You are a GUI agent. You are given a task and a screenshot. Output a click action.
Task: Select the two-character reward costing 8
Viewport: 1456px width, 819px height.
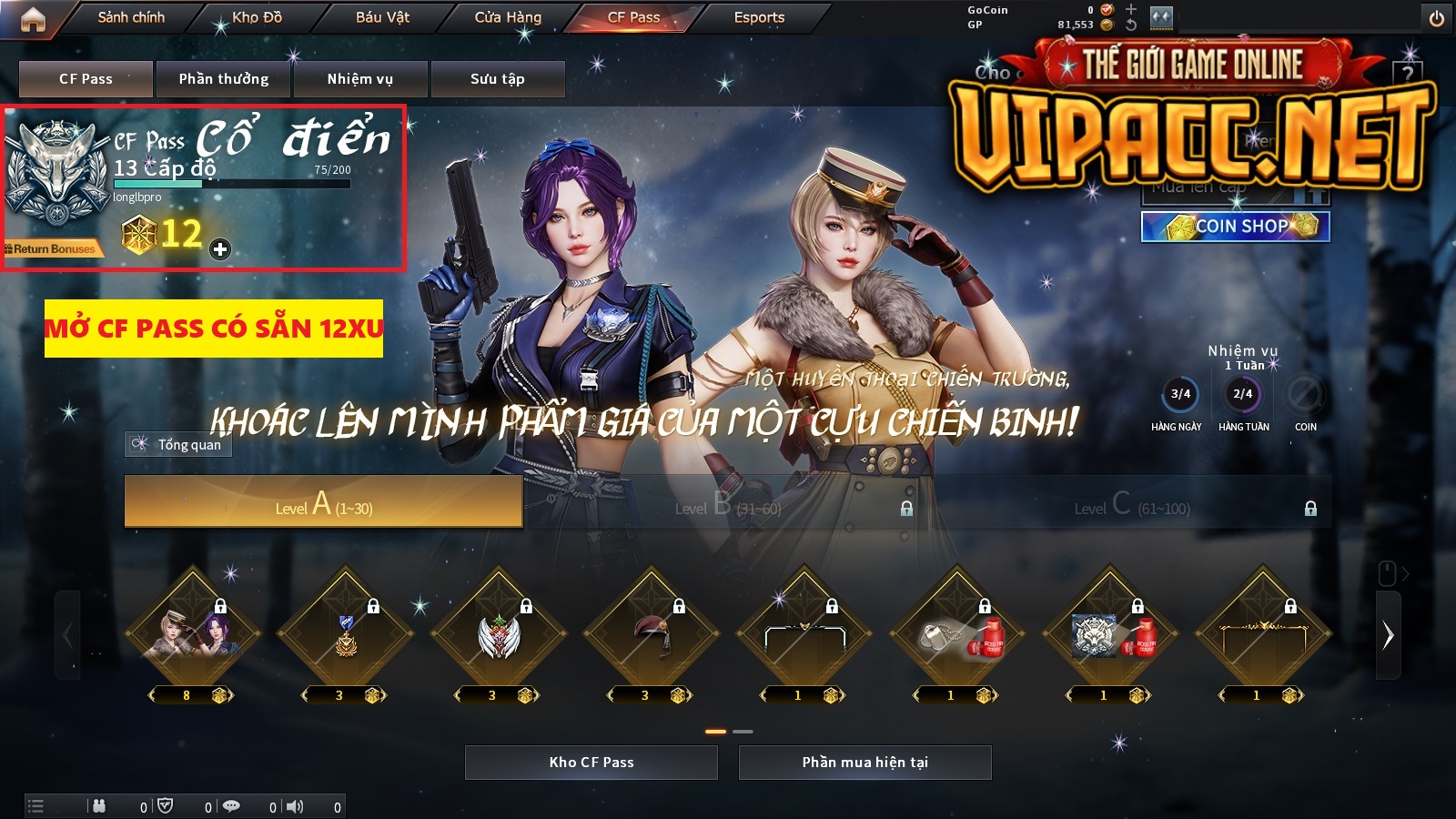coord(192,632)
